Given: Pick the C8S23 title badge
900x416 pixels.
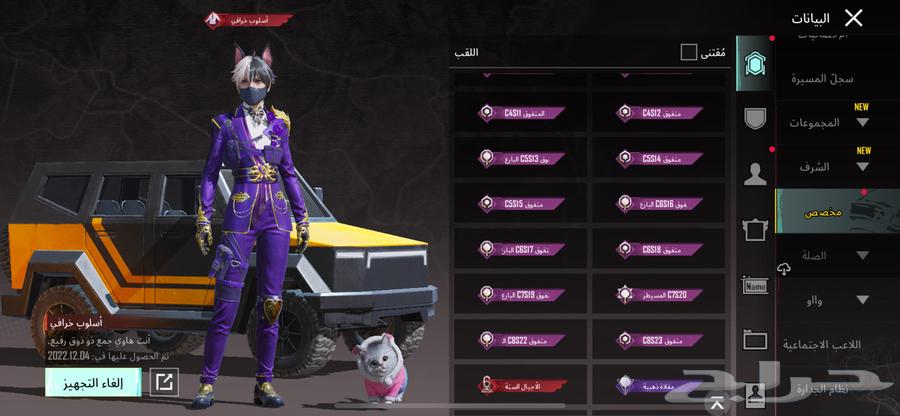Looking at the screenshot, I should (x=656, y=339).
